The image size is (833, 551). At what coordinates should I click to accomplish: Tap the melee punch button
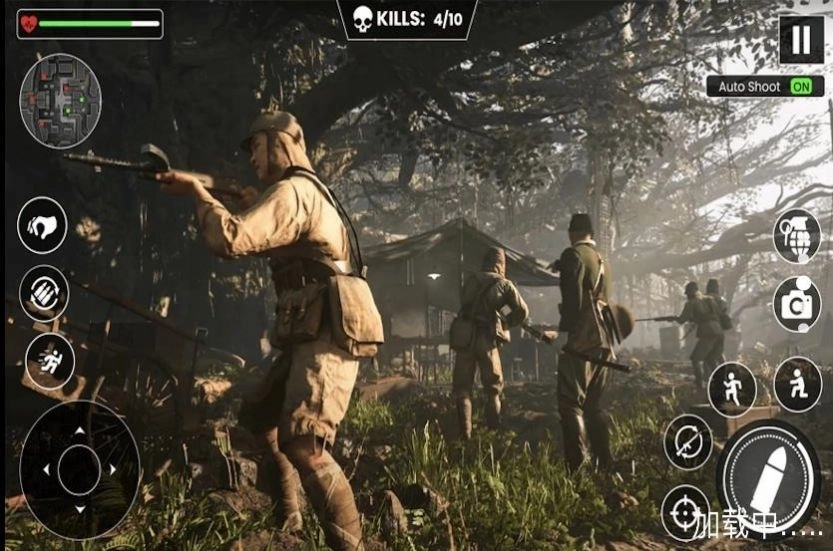(x=43, y=225)
